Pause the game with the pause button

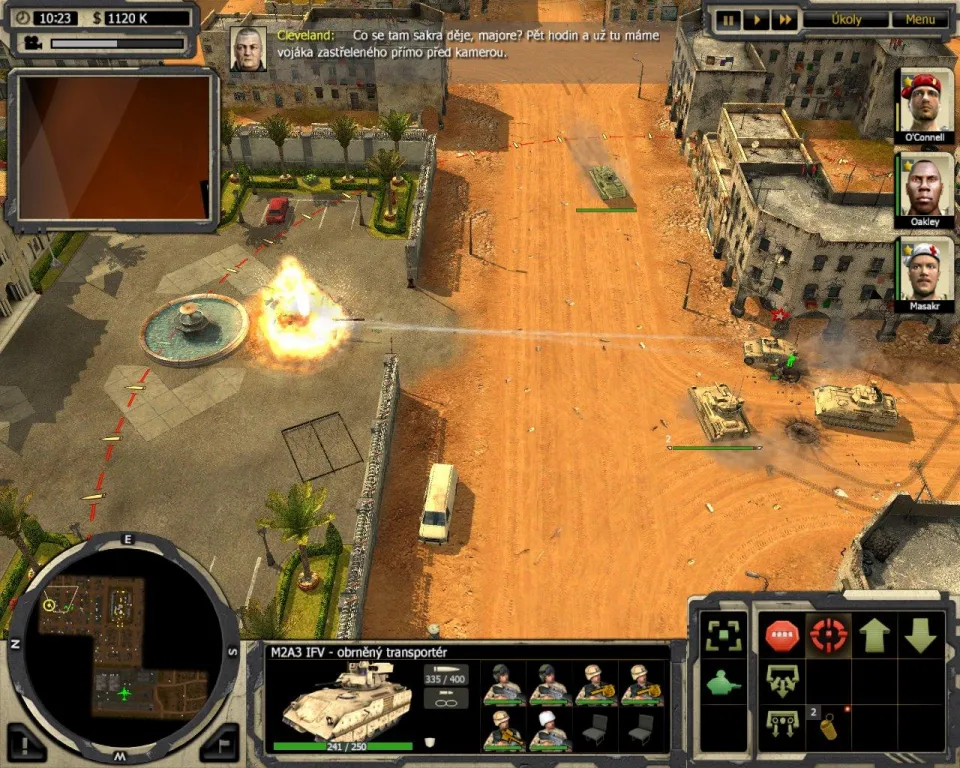[x=729, y=19]
